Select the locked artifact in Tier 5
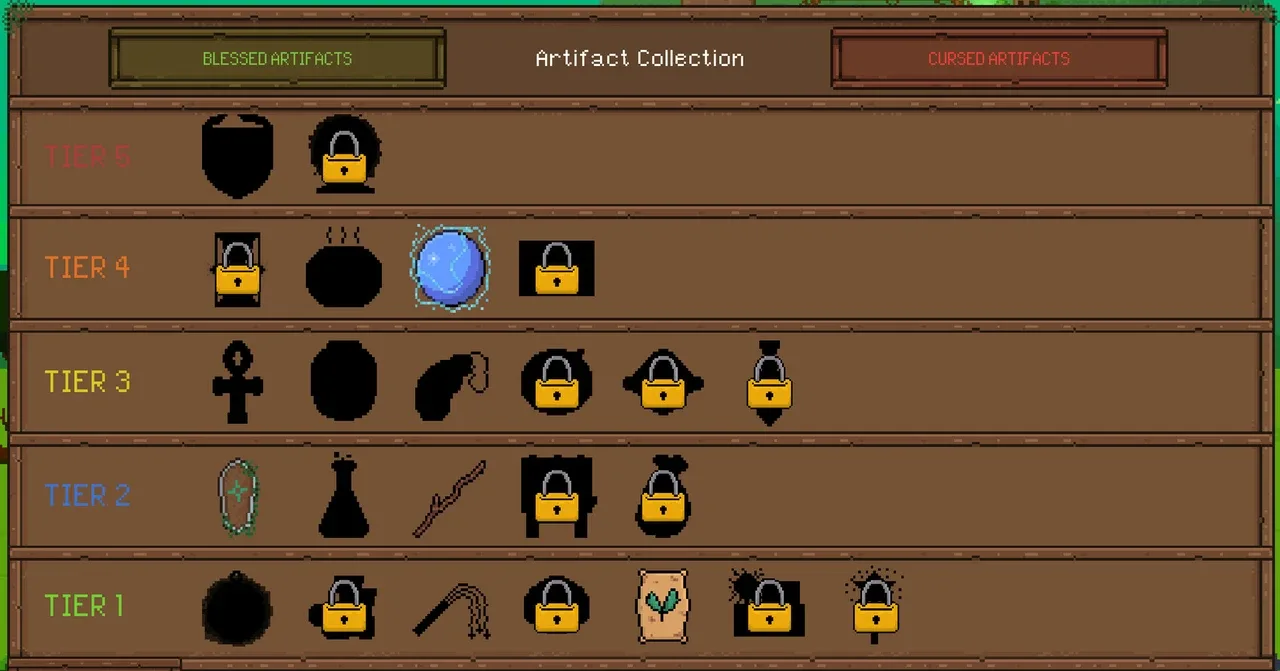 [344, 155]
